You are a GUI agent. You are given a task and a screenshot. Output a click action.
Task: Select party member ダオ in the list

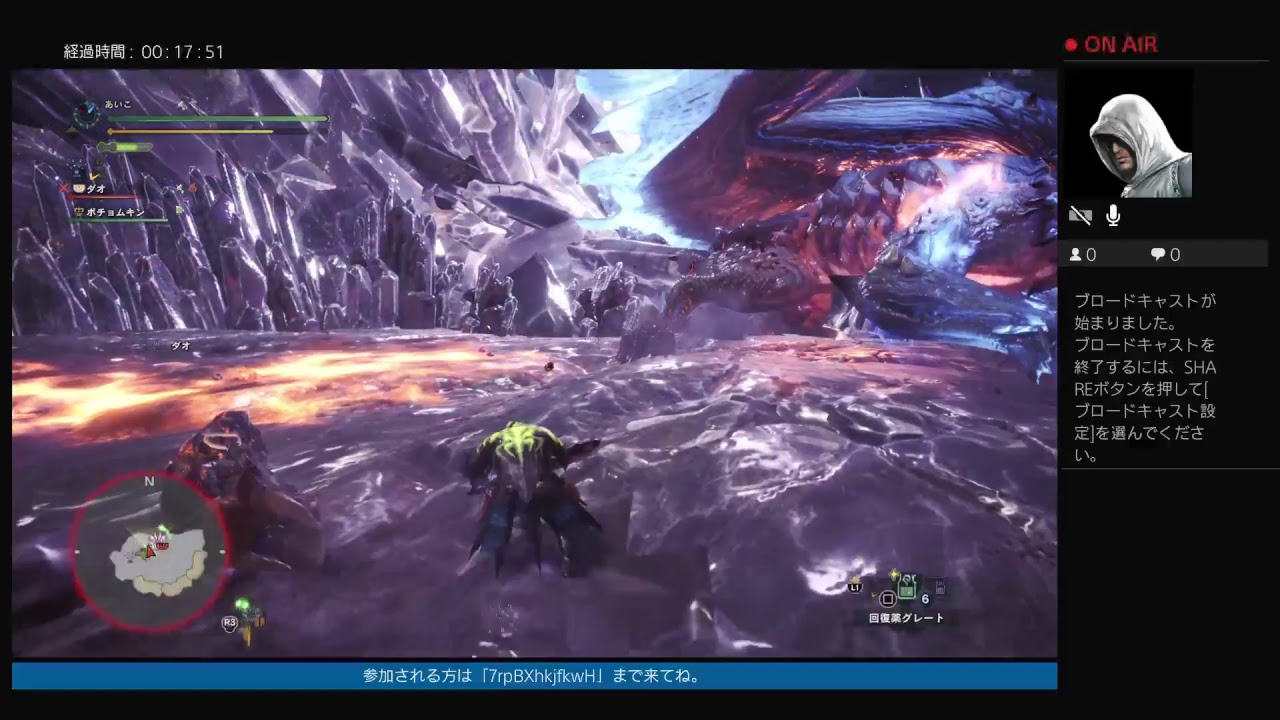pos(96,188)
